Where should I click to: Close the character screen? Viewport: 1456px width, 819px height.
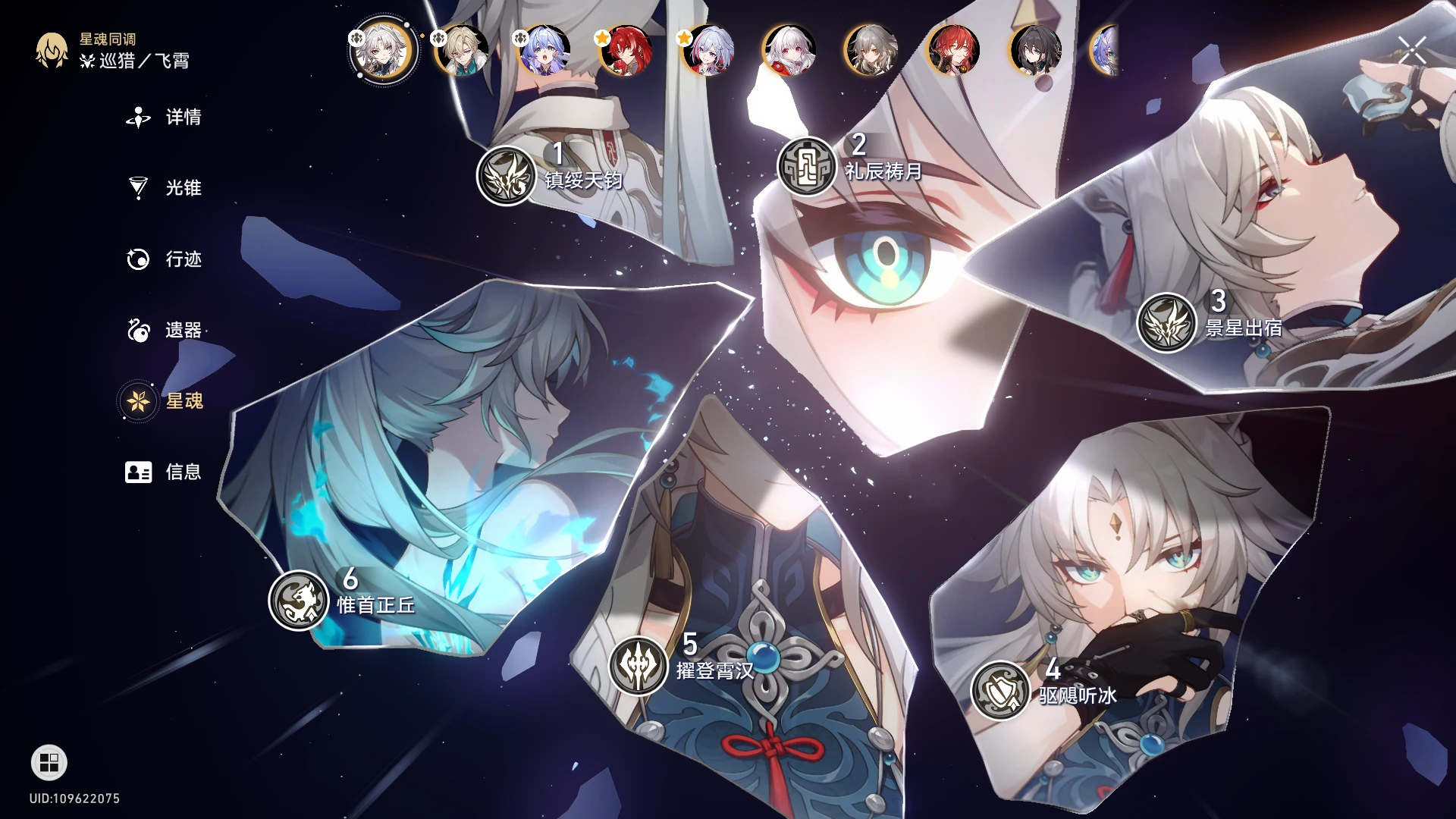1412,51
